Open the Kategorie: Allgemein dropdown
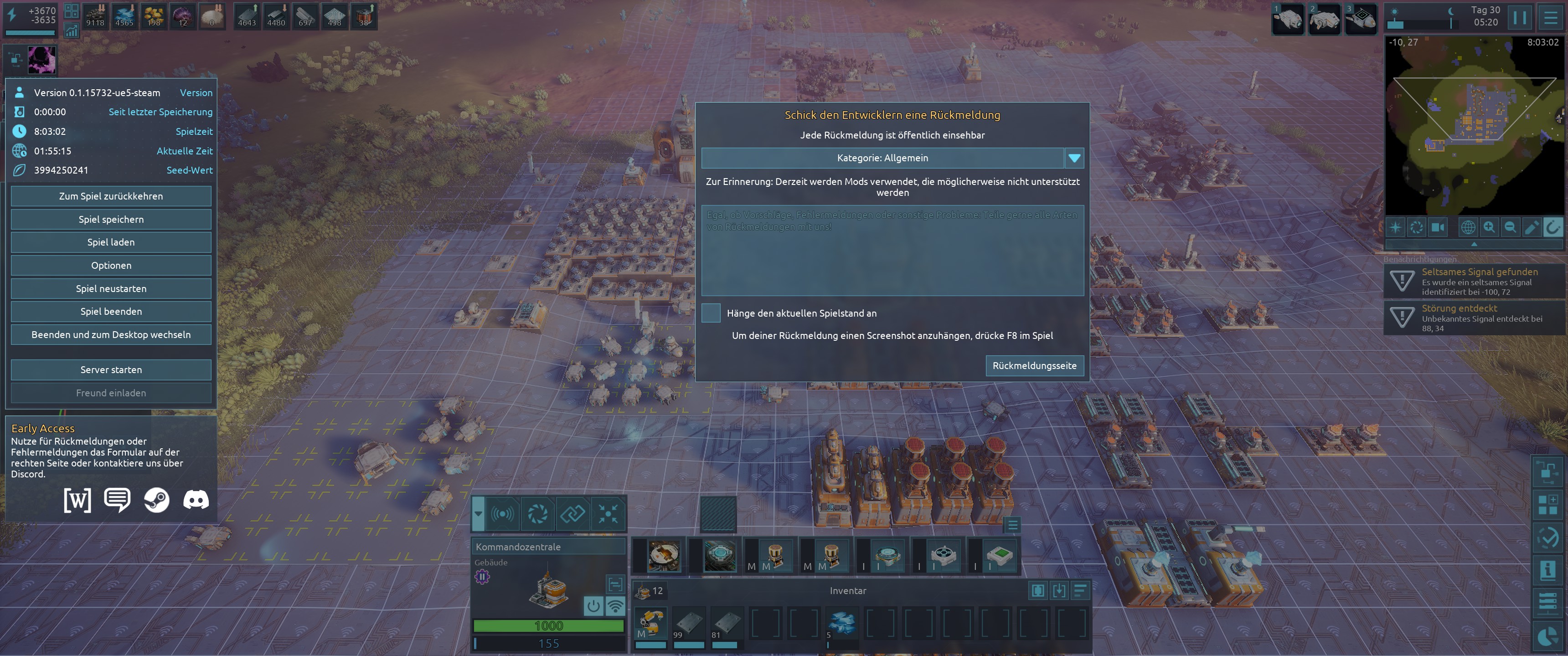This screenshot has height=656, width=1568. pos(892,158)
